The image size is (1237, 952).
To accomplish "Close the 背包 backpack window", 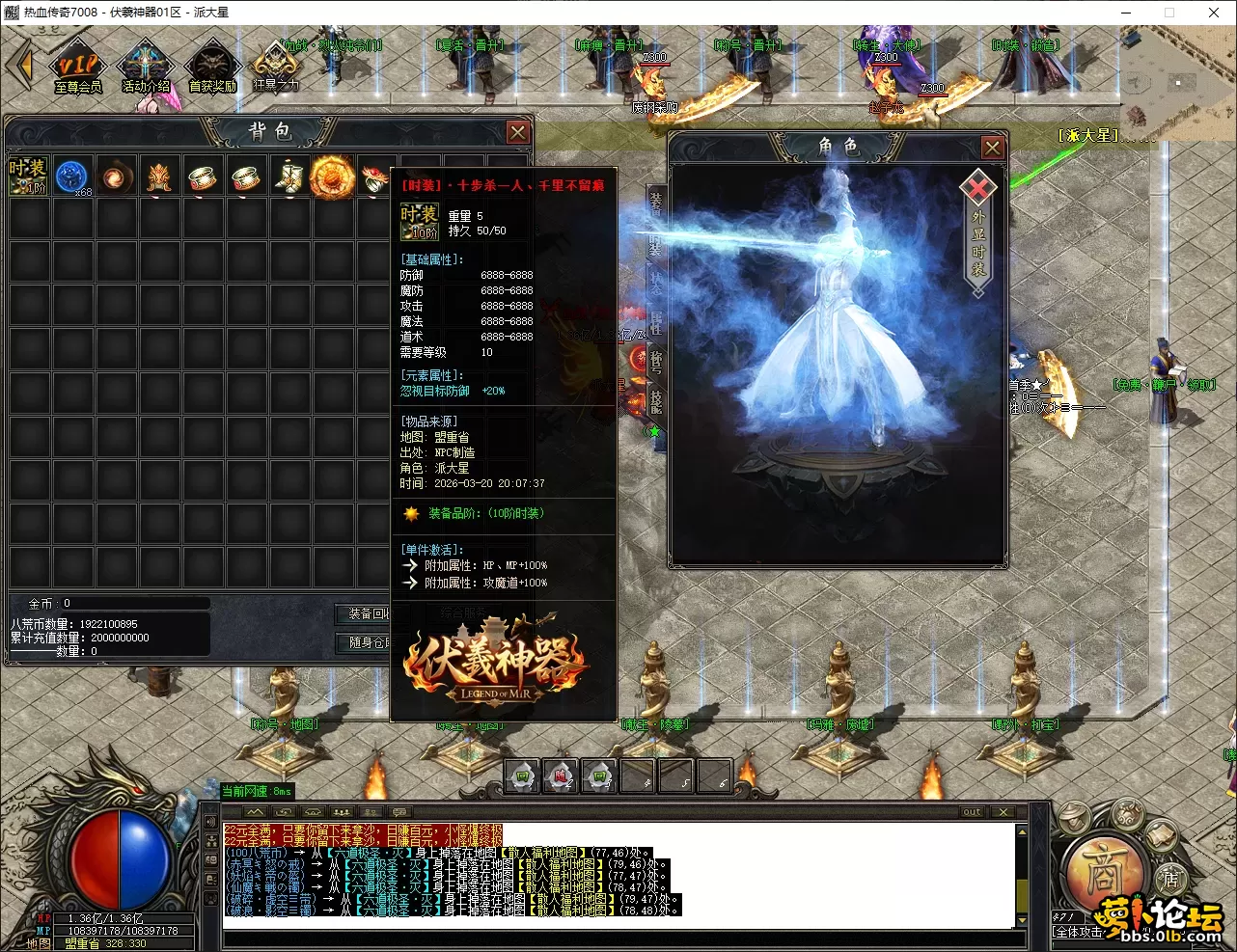I will 518,132.
